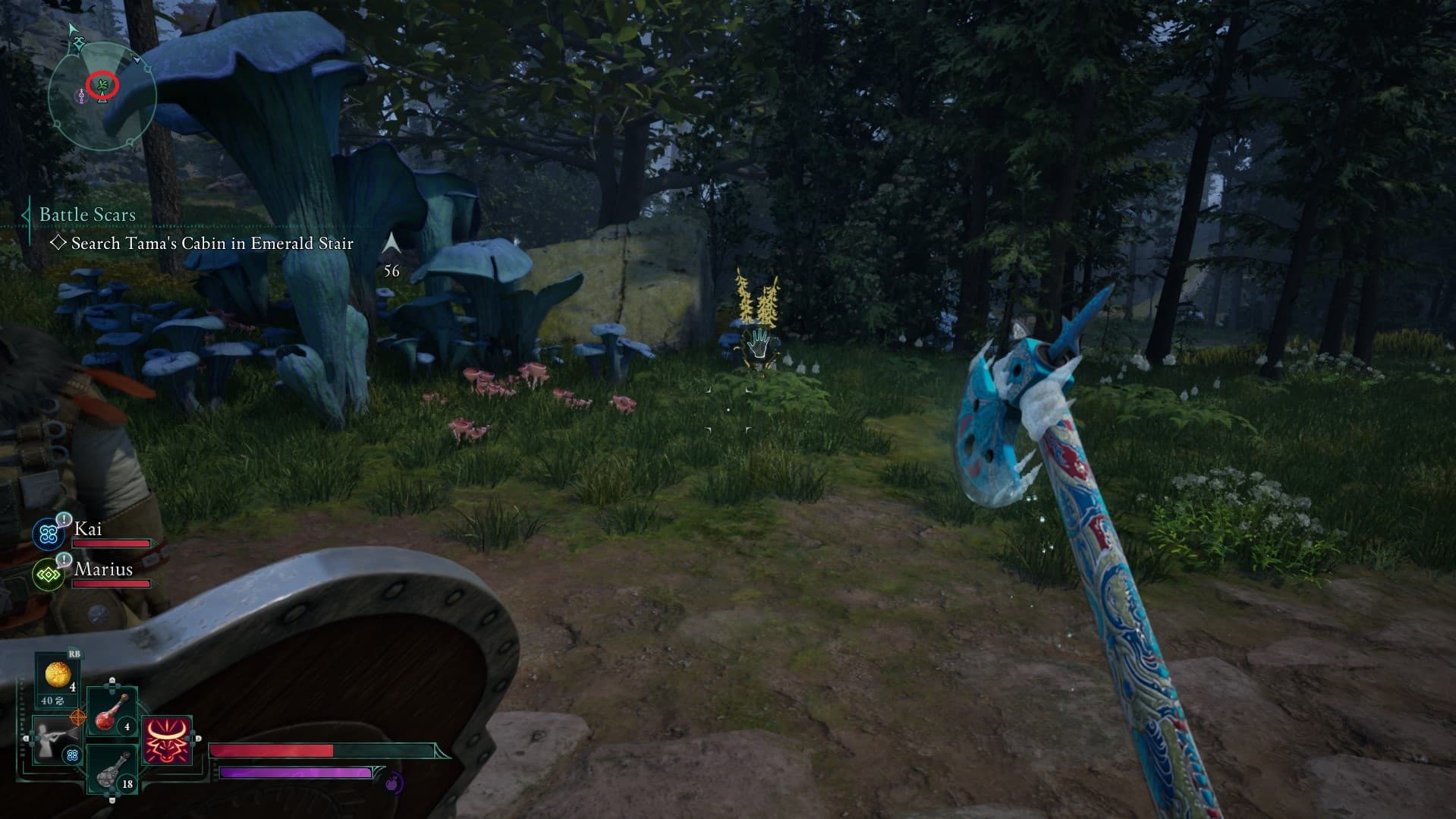This screenshot has height=819, width=1456.
Task: Click the up arrow above the potion slot
Action: (x=112, y=681)
